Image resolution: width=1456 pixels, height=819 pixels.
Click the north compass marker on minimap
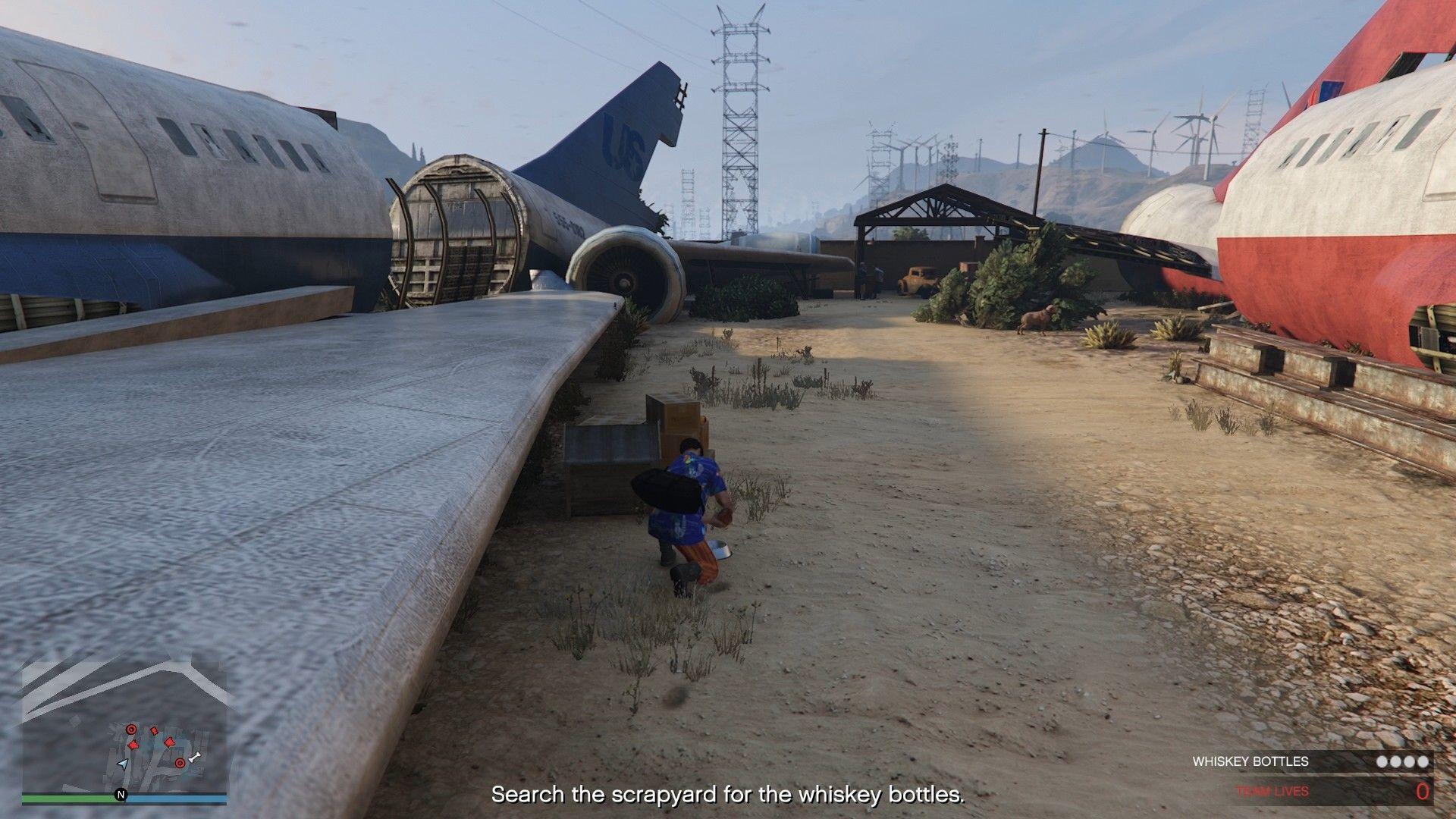click(120, 795)
